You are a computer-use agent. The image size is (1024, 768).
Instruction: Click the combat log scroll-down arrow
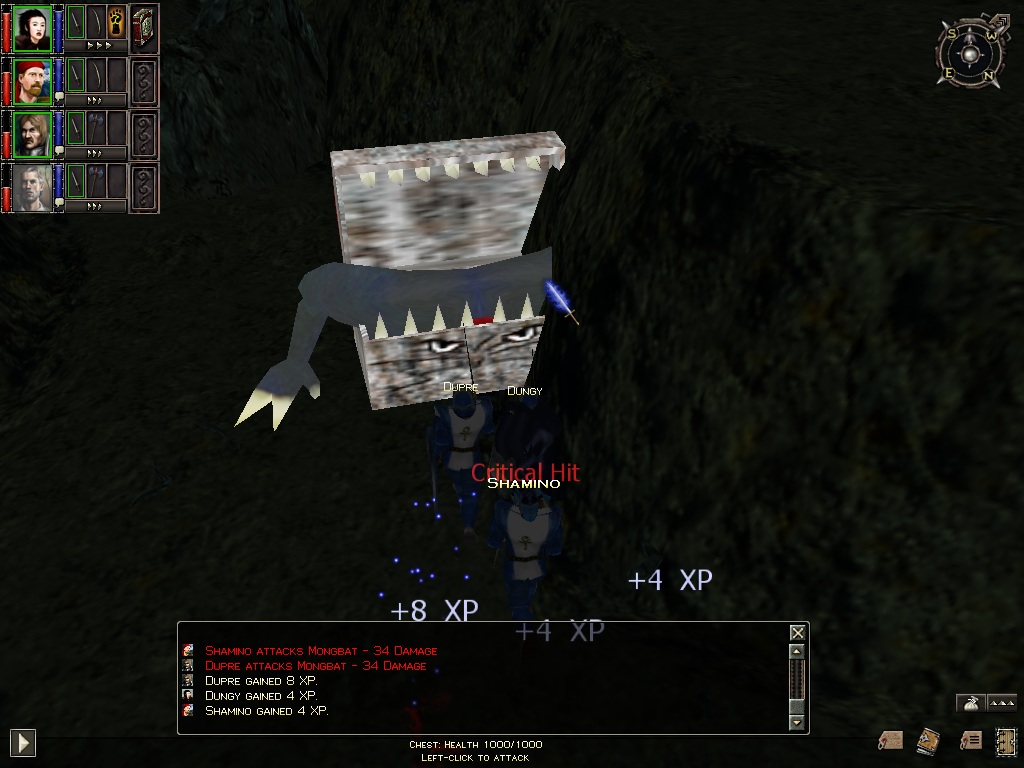[x=797, y=722]
